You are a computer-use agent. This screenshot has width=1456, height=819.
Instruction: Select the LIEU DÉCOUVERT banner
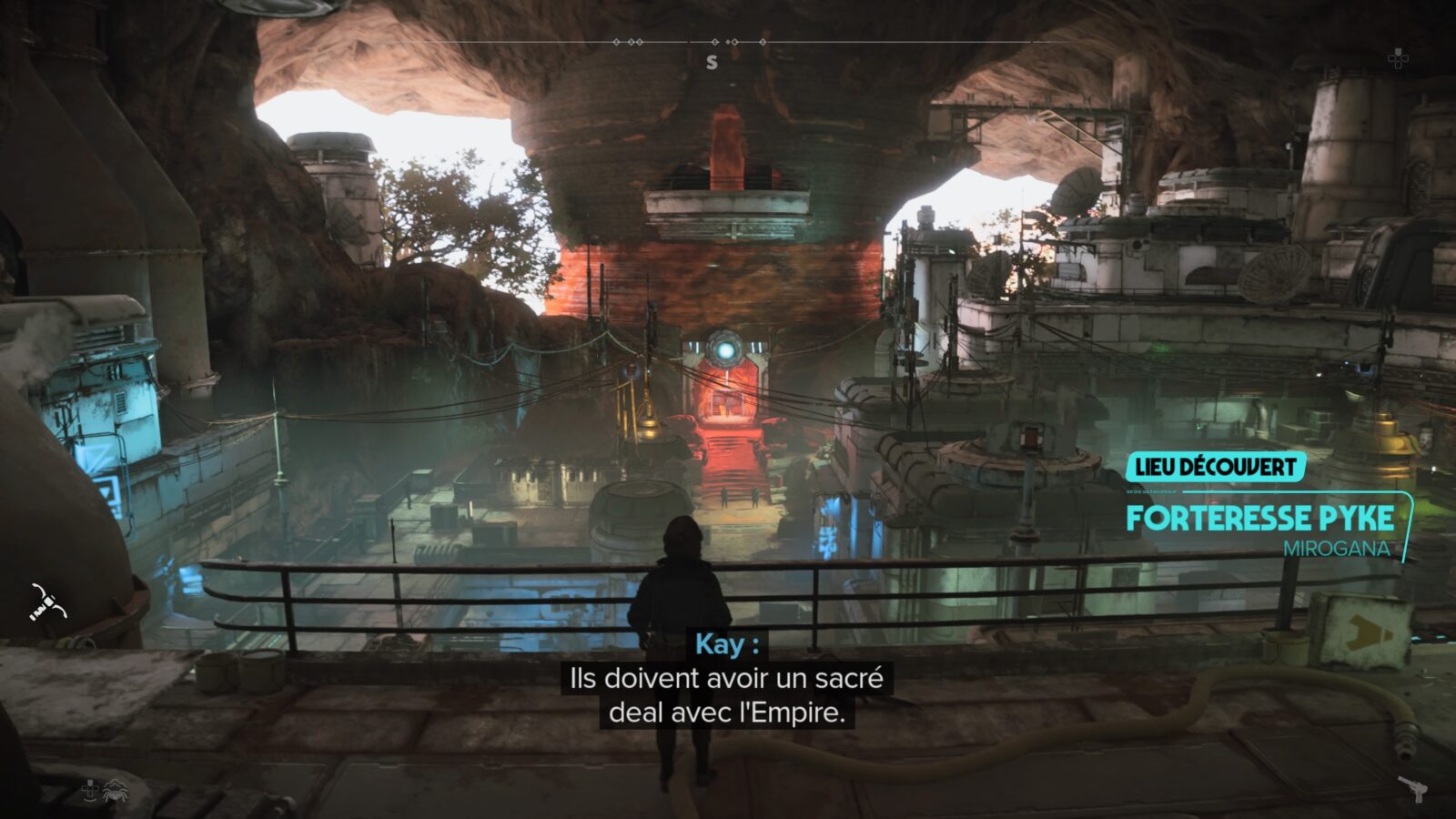(x=1217, y=467)
